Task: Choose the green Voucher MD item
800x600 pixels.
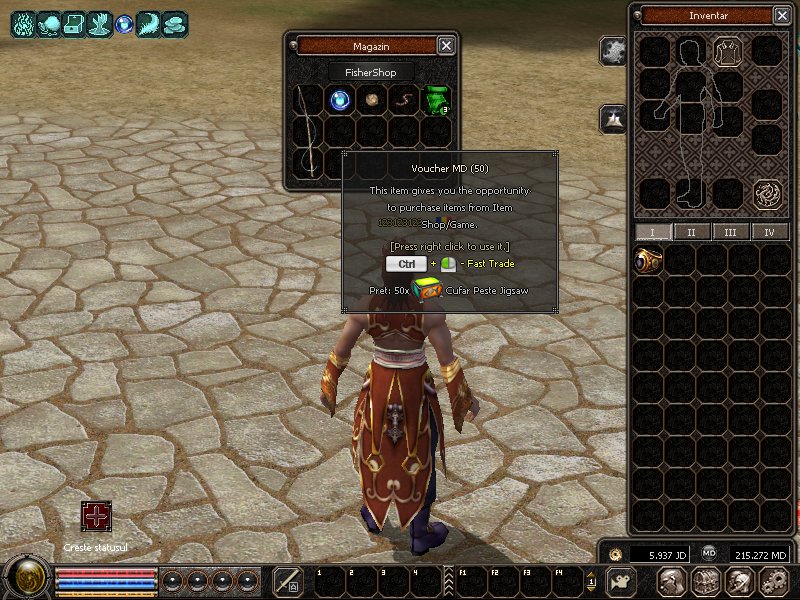Action: pyautogui.click(x=436, y=99)
